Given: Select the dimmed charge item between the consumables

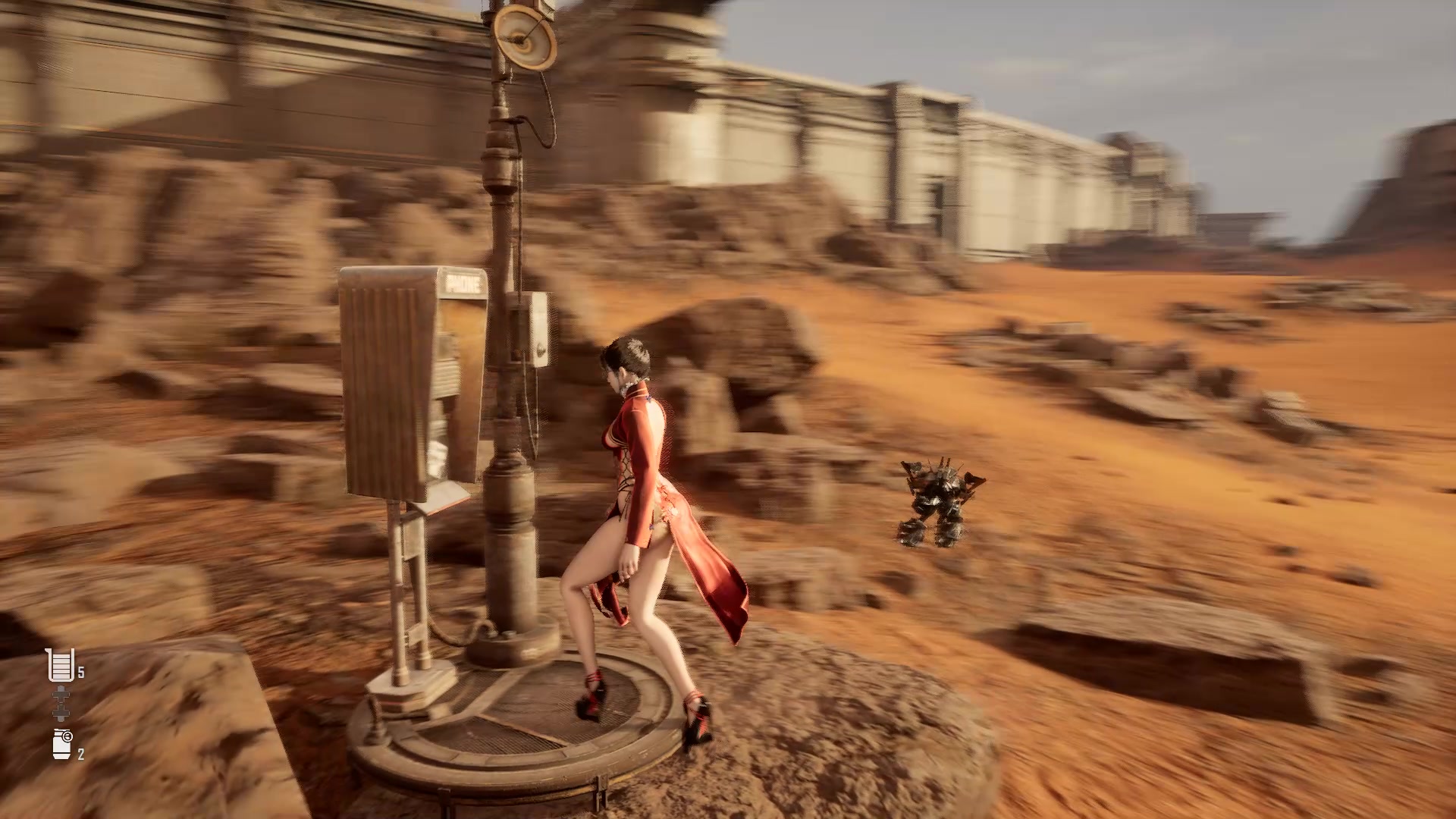Looking at the screenshot, I should coord(61,702).
